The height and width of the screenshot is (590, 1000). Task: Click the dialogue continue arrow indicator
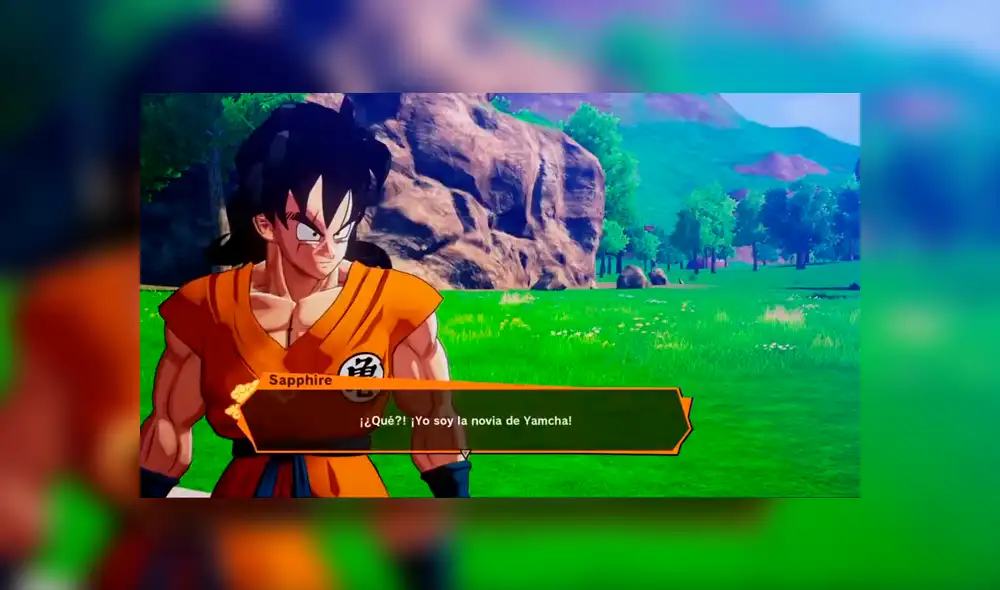464,455
